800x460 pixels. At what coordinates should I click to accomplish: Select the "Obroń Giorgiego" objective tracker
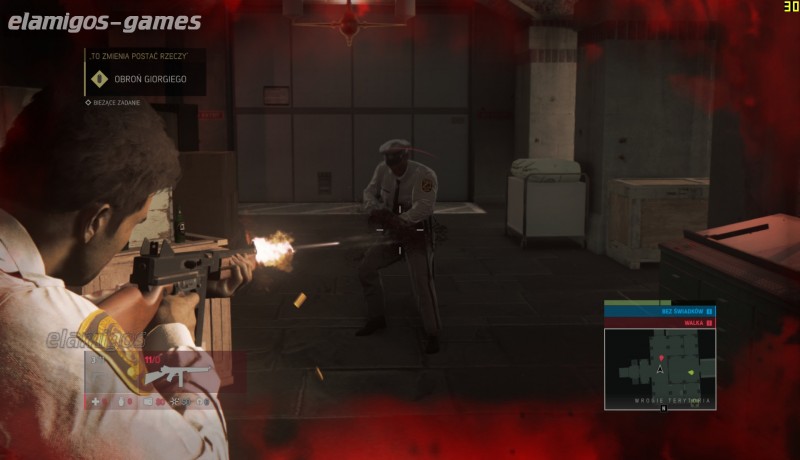point(146,79)
